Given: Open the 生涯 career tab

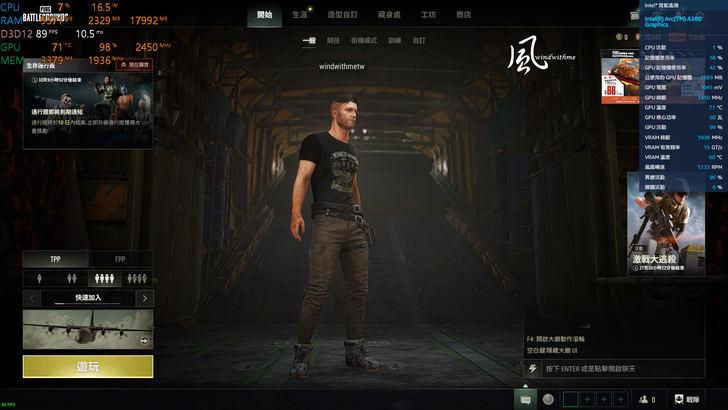Looking at the screenshot, I should tap(300, 15).
